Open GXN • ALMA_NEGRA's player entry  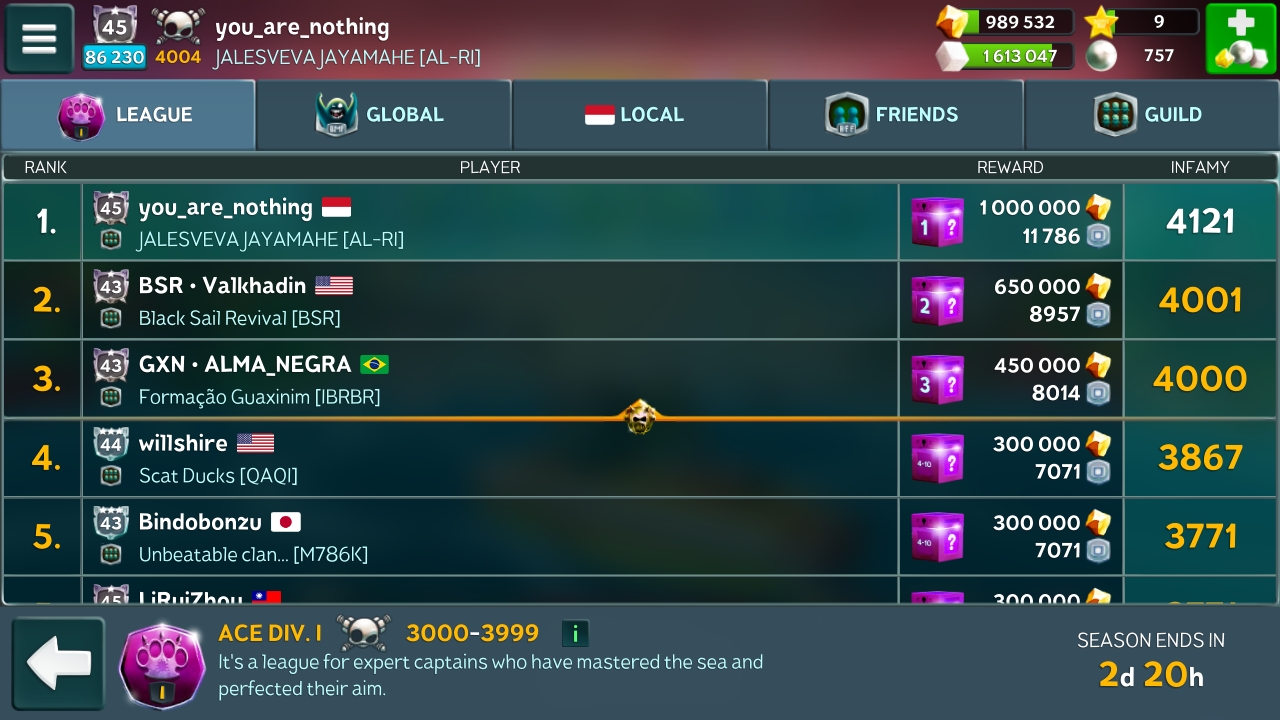point(490,379)
